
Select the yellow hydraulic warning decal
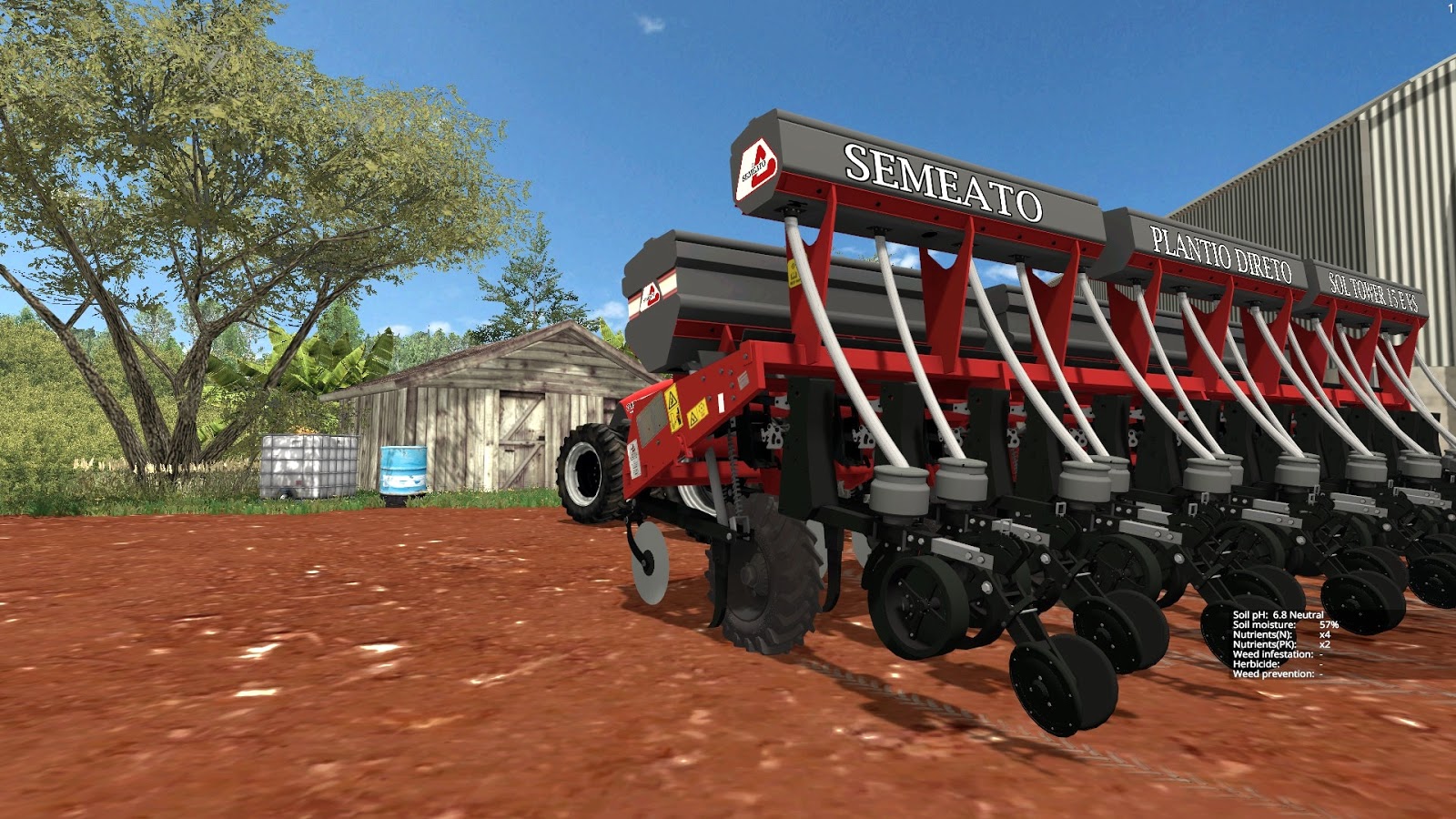point(672,409)
